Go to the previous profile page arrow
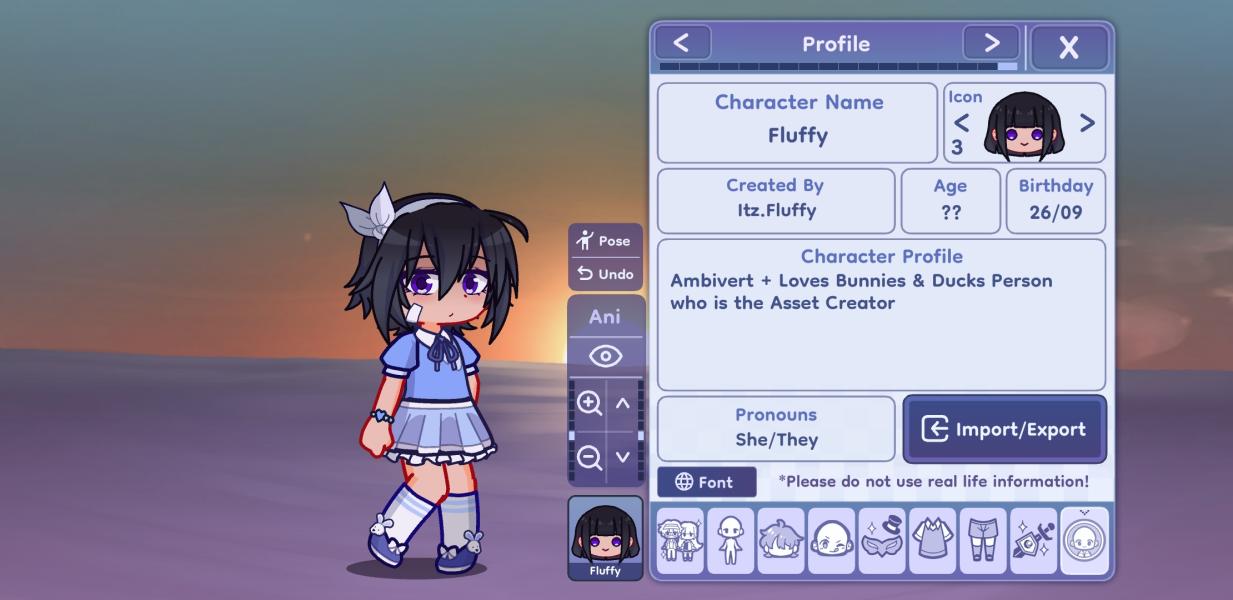Viewport: 1233px width, 600px height. point(682,43)
